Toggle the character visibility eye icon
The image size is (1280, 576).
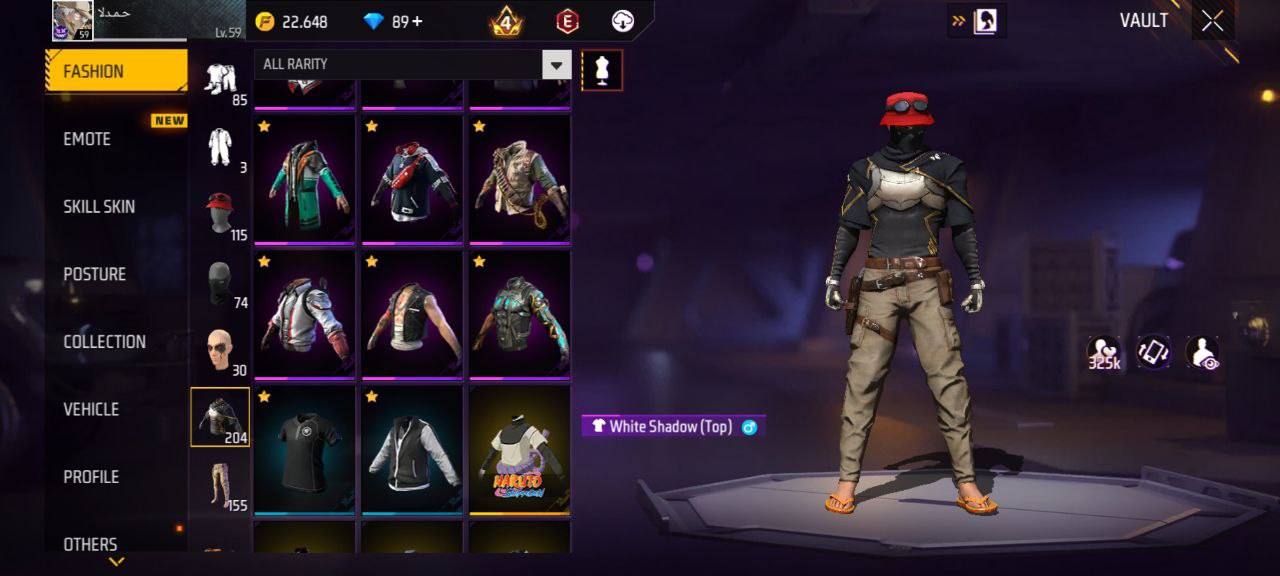1203,353
